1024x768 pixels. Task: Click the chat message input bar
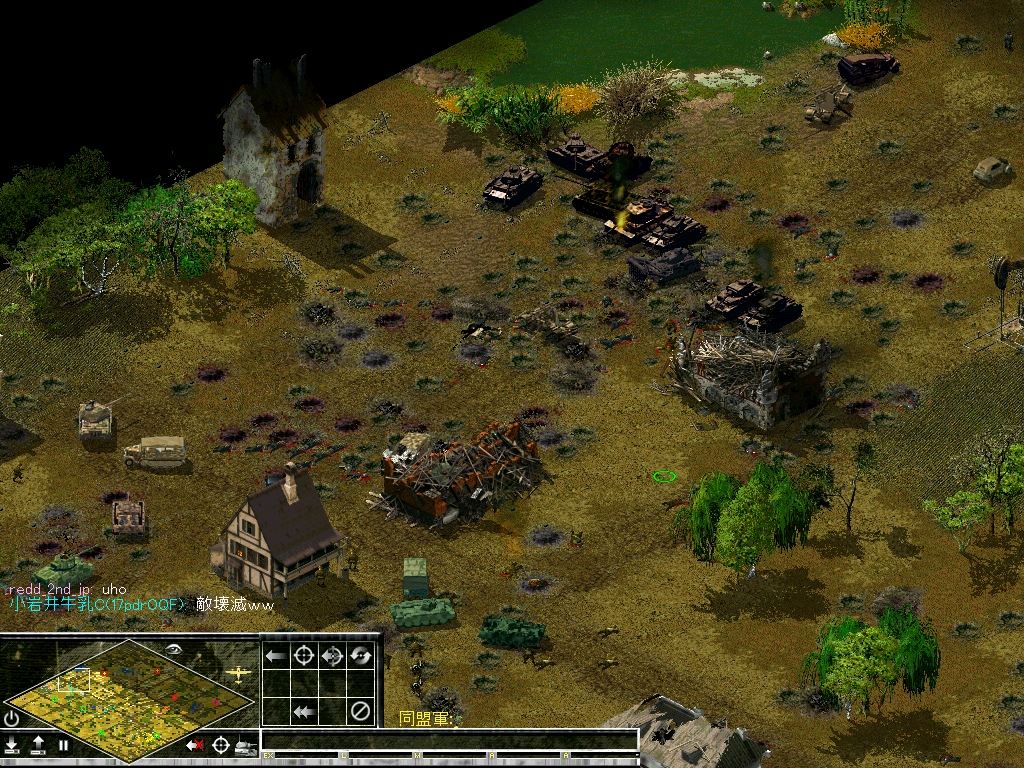coord(449,741)
